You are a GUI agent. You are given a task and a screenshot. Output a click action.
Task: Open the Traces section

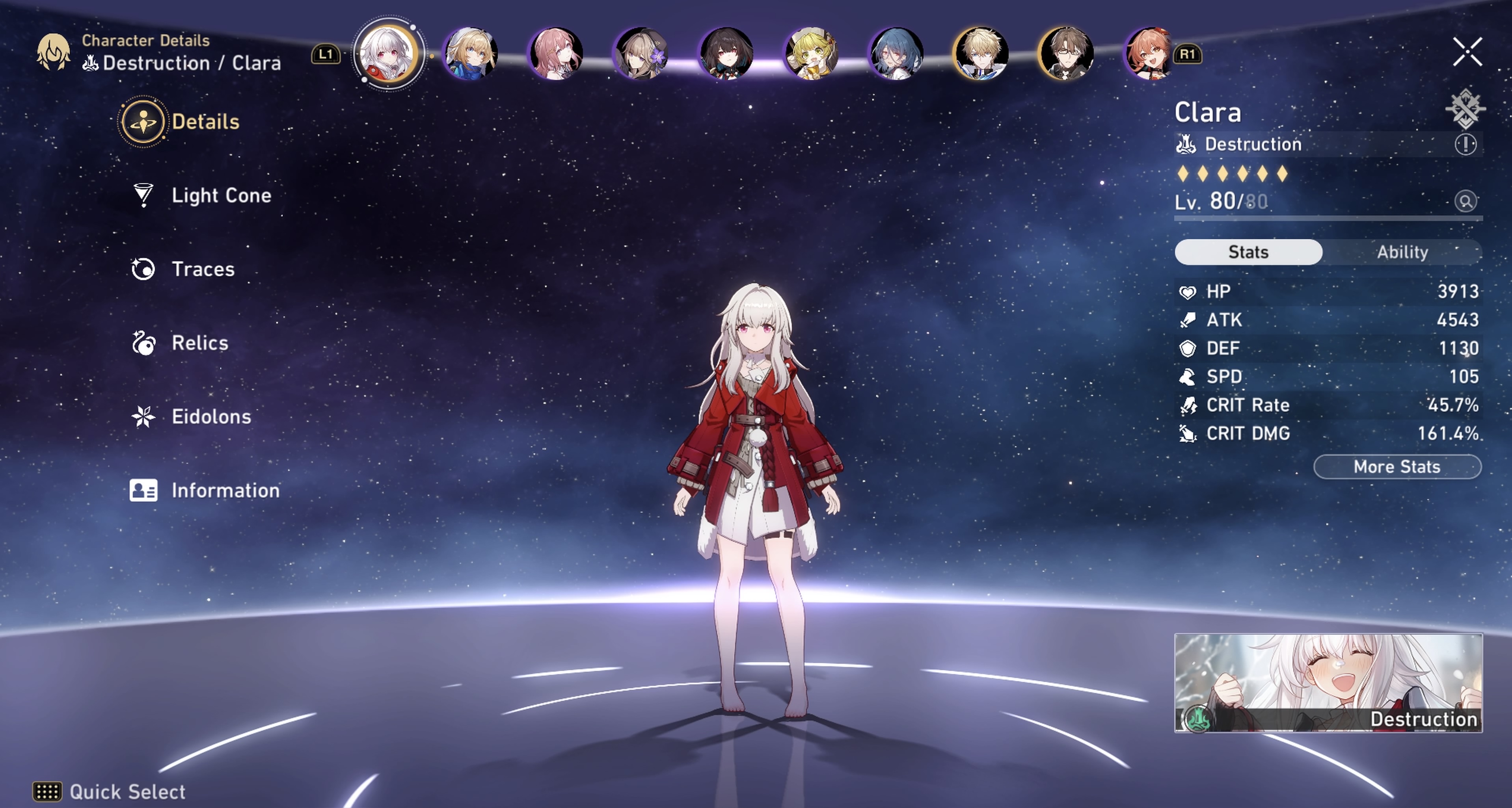point(203,269)
